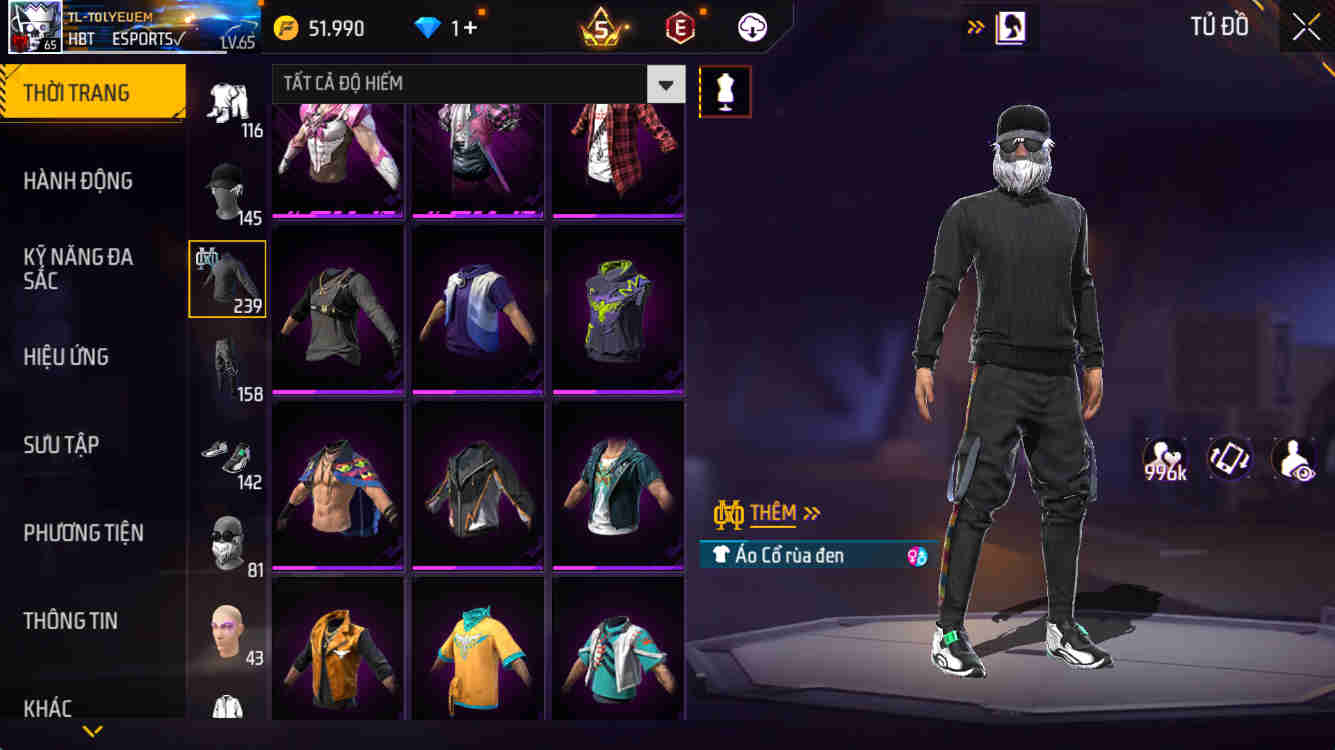Select the mannequin preview icon above the character
This screenshot has height=750, width=1335.
pyautogui.click(x=725, y=91)
